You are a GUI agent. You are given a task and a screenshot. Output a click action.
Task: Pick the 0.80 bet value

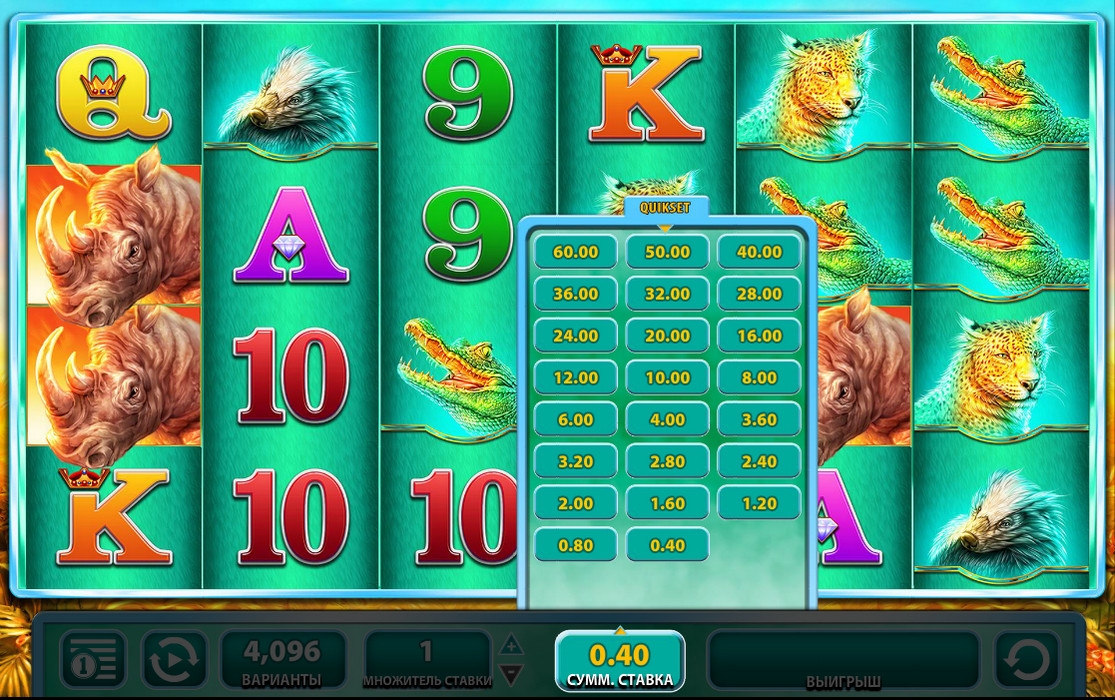click(575, 545)
